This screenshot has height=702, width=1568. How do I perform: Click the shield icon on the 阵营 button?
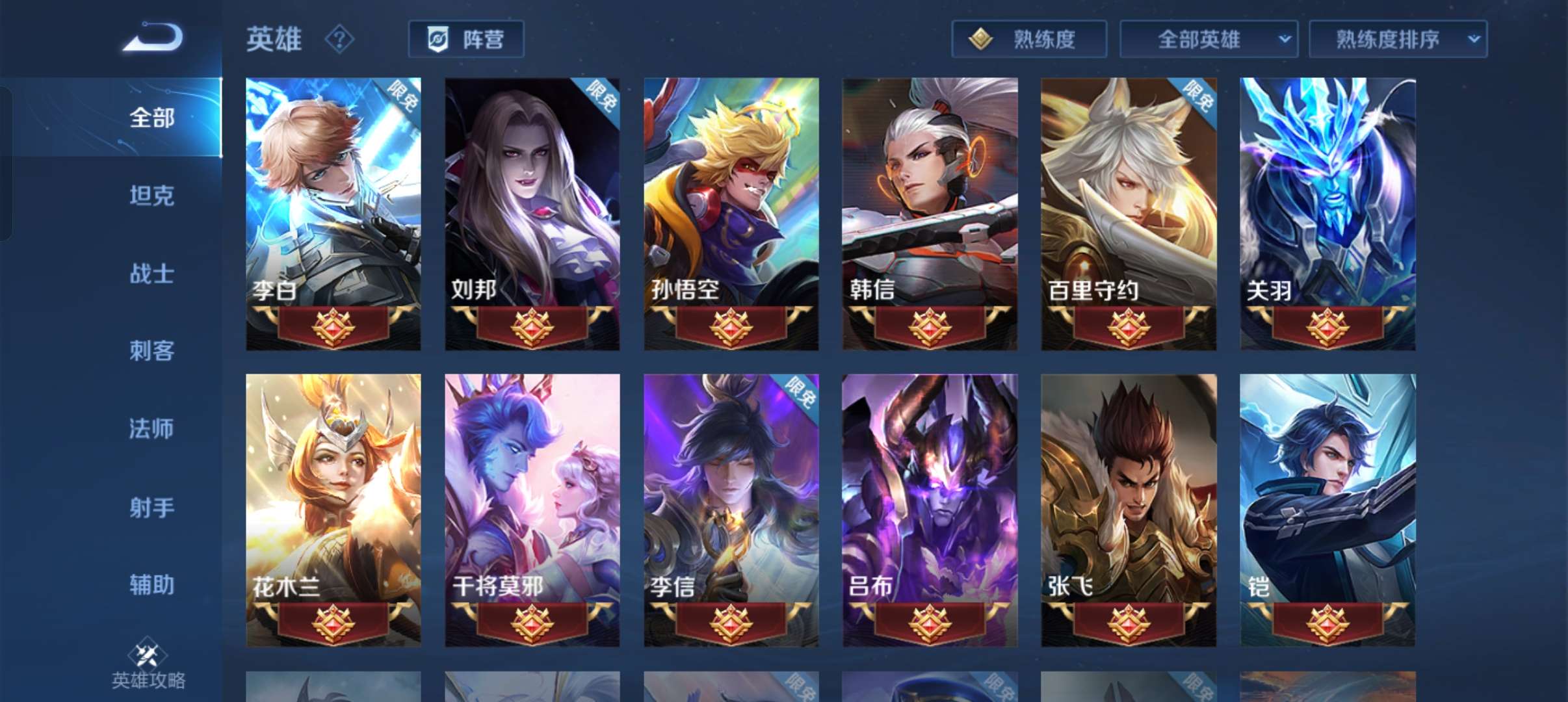tap(439, 38)
